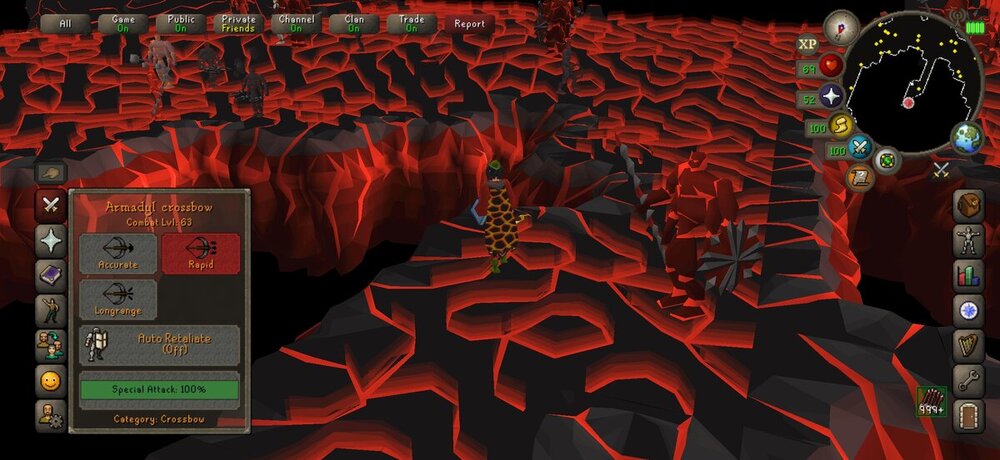Toggle Auto Retaliate on
Image resolution: width=1000 pixels, height=460 pixels.
click(159, 345)
